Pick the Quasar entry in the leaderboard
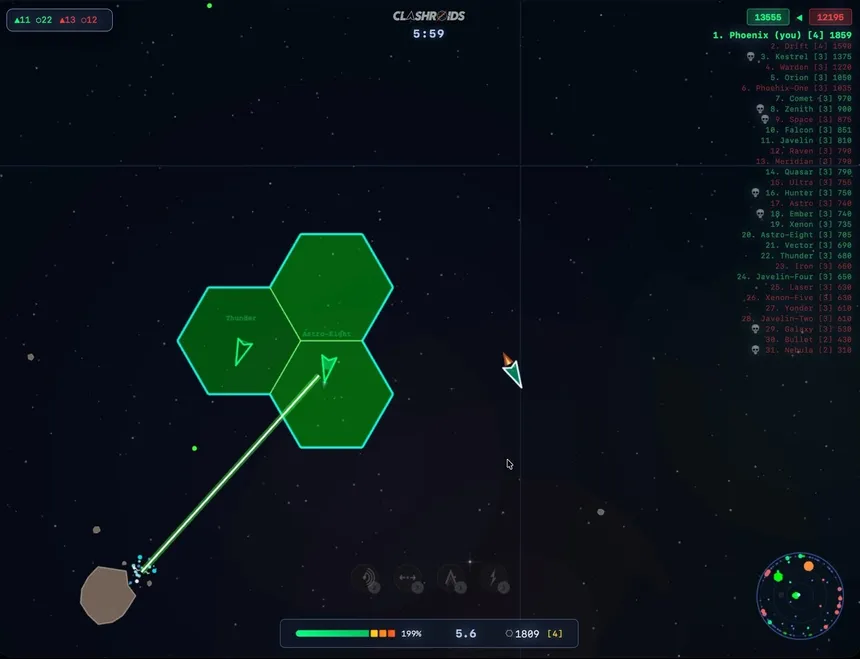 pyautogui.click(x=808, y=172)
